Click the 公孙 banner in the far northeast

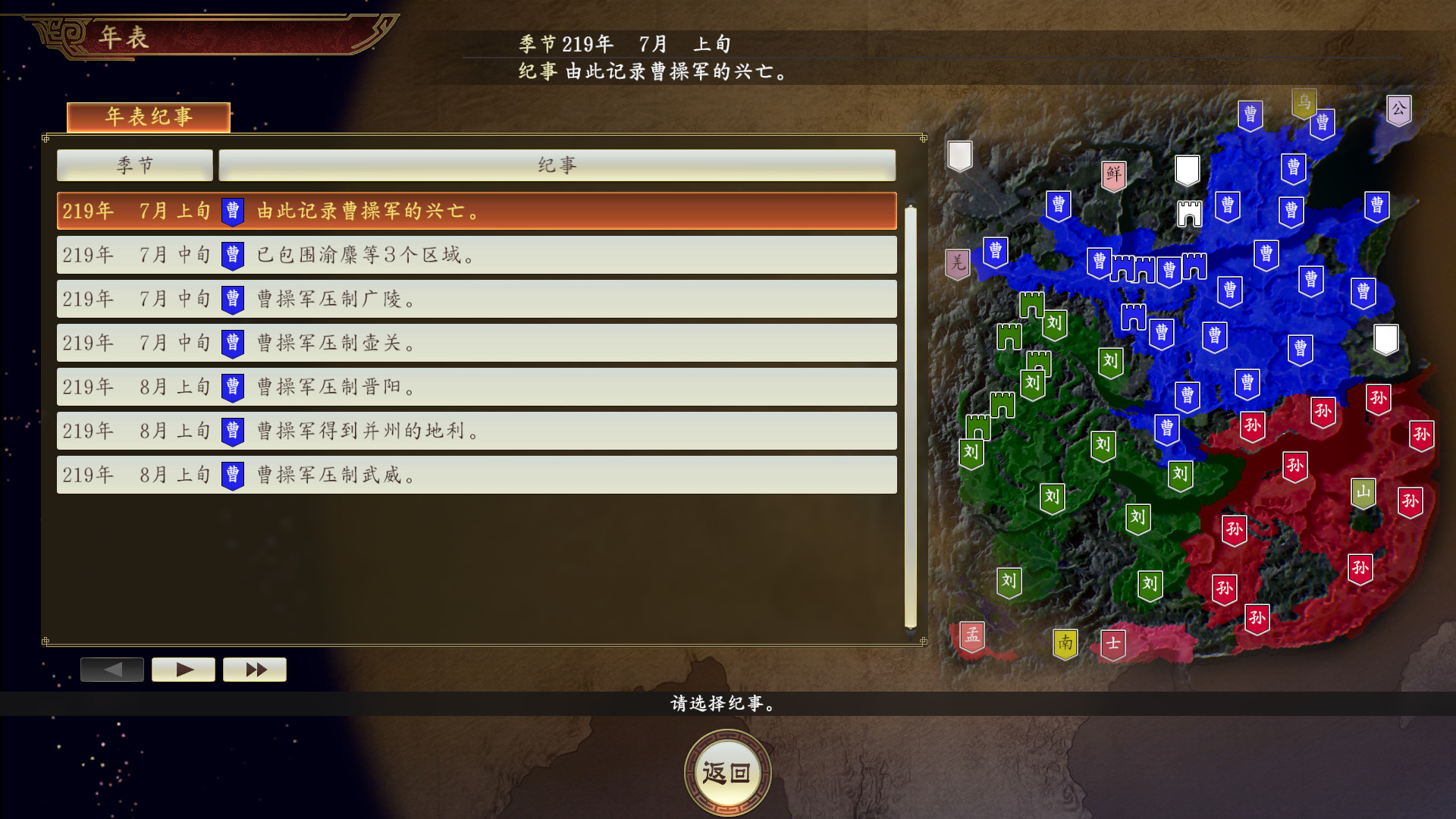[1399, 107]
